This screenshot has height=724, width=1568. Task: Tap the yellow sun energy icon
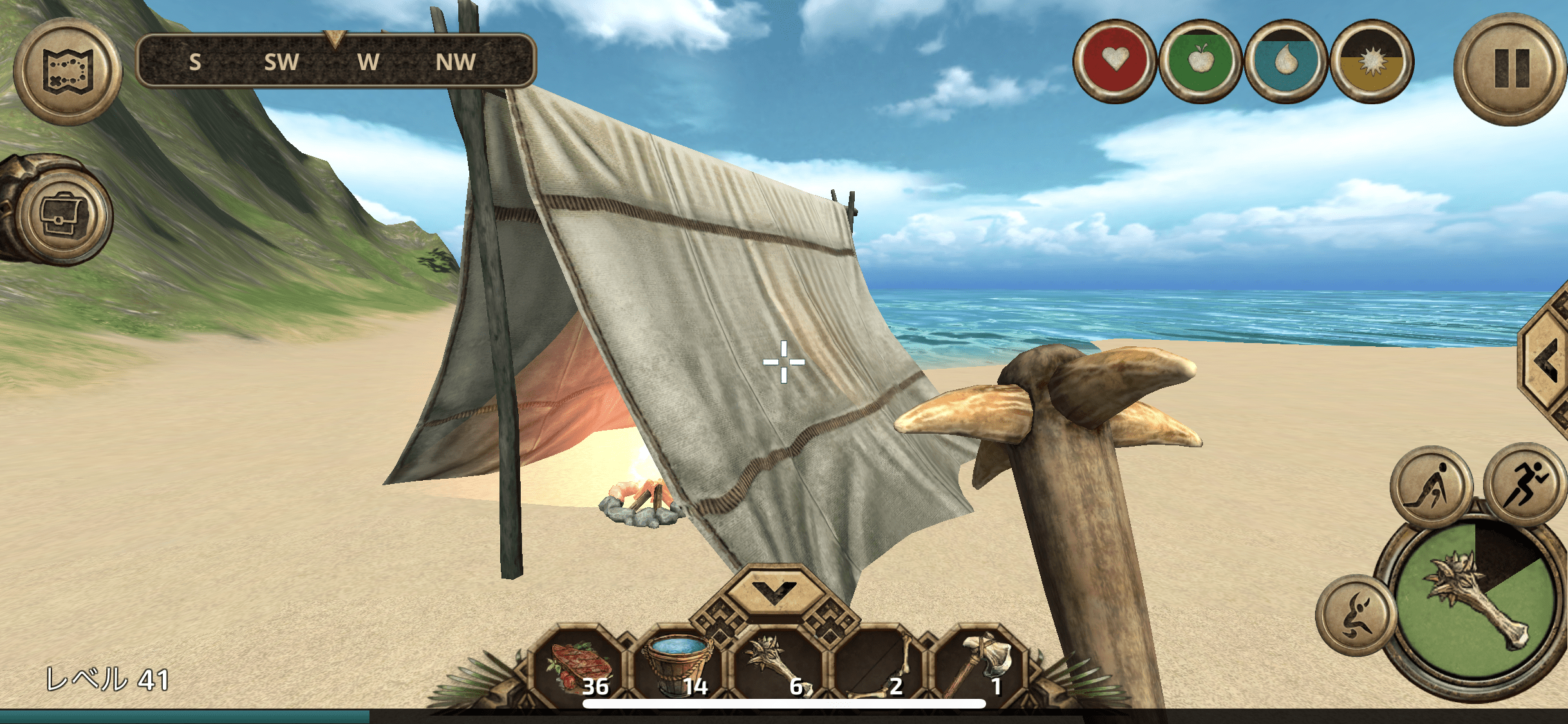(1372, 61)
